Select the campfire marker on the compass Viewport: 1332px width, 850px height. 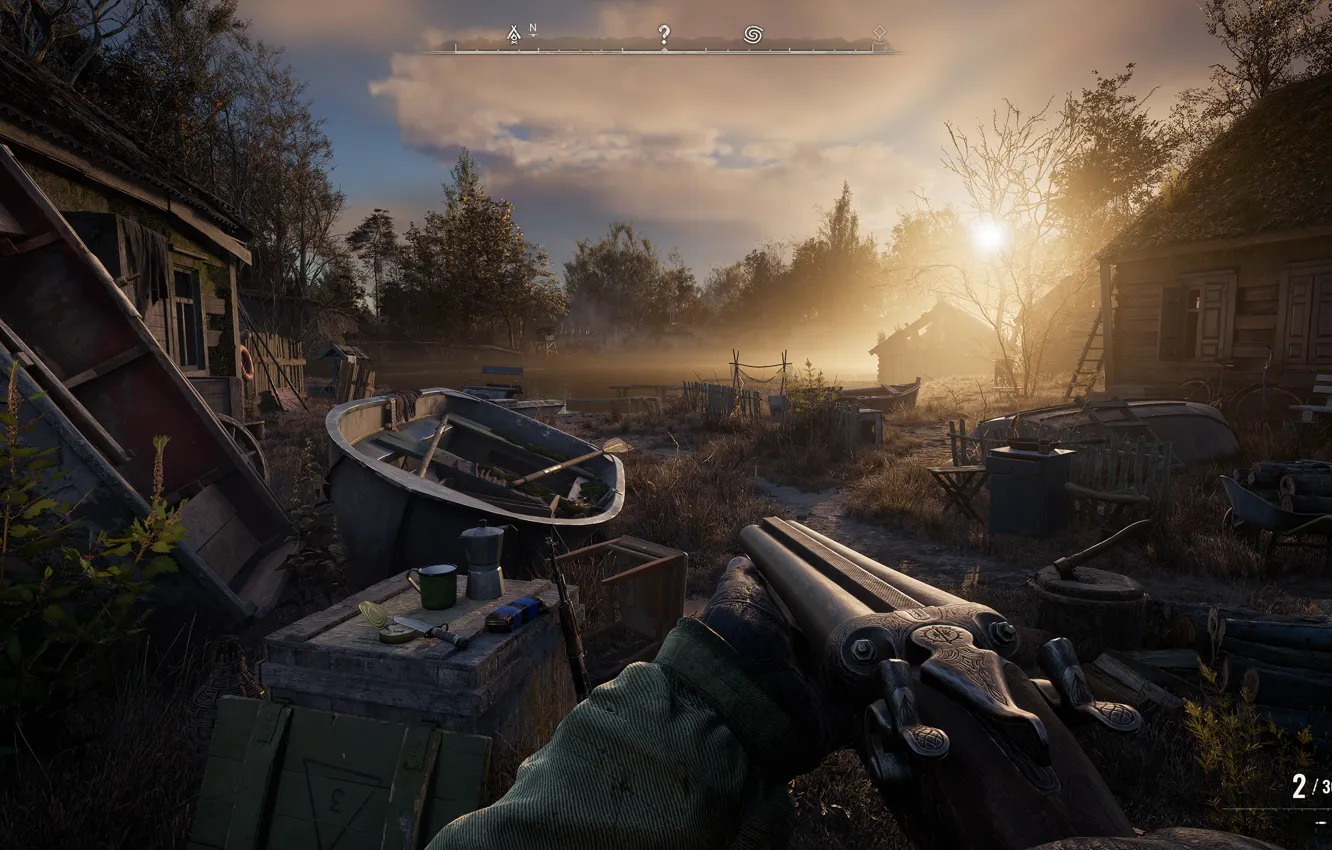[514, 35]
